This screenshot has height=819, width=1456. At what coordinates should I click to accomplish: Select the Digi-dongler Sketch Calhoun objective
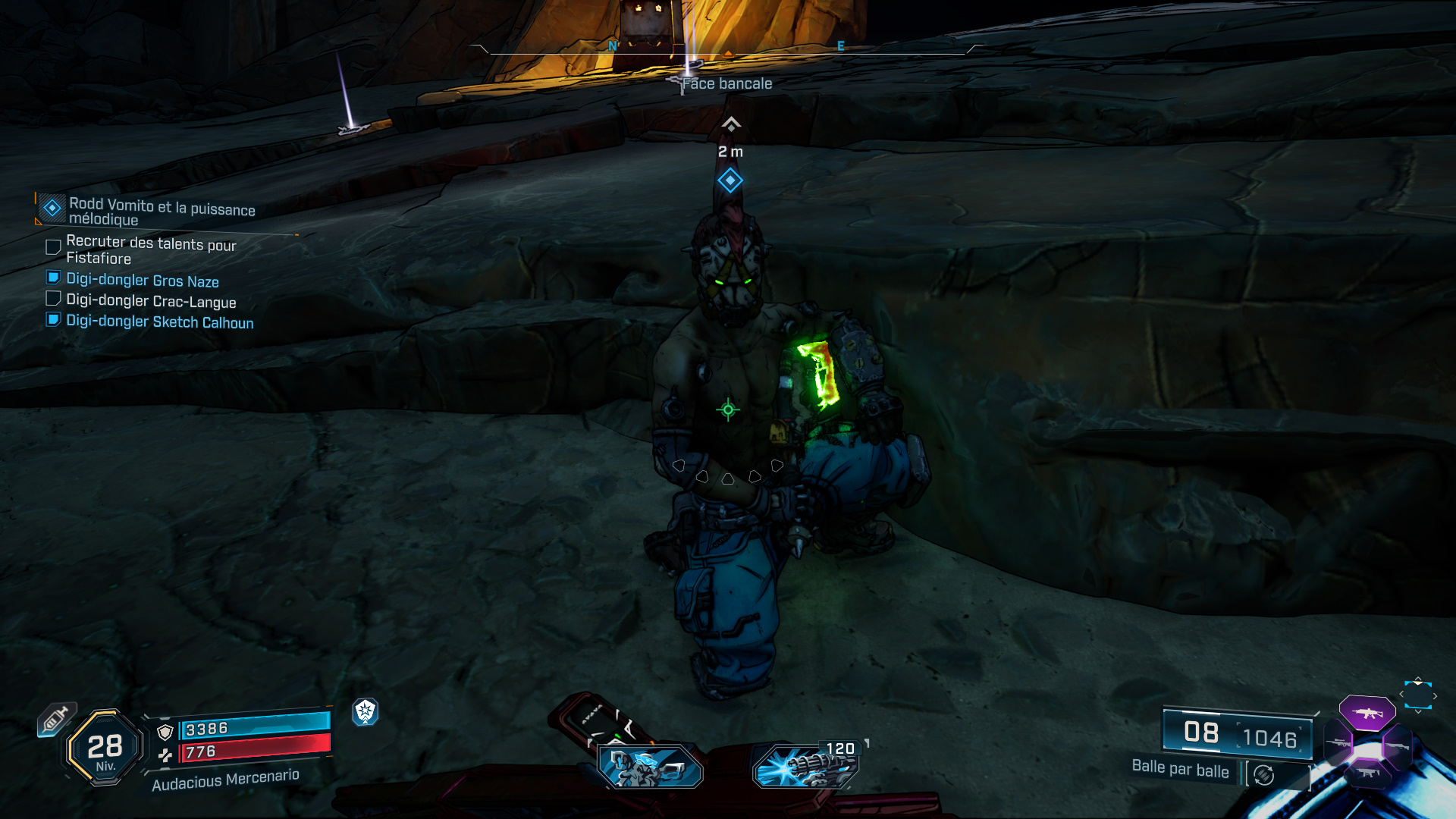pyautogui.click(x=159, y=322)
